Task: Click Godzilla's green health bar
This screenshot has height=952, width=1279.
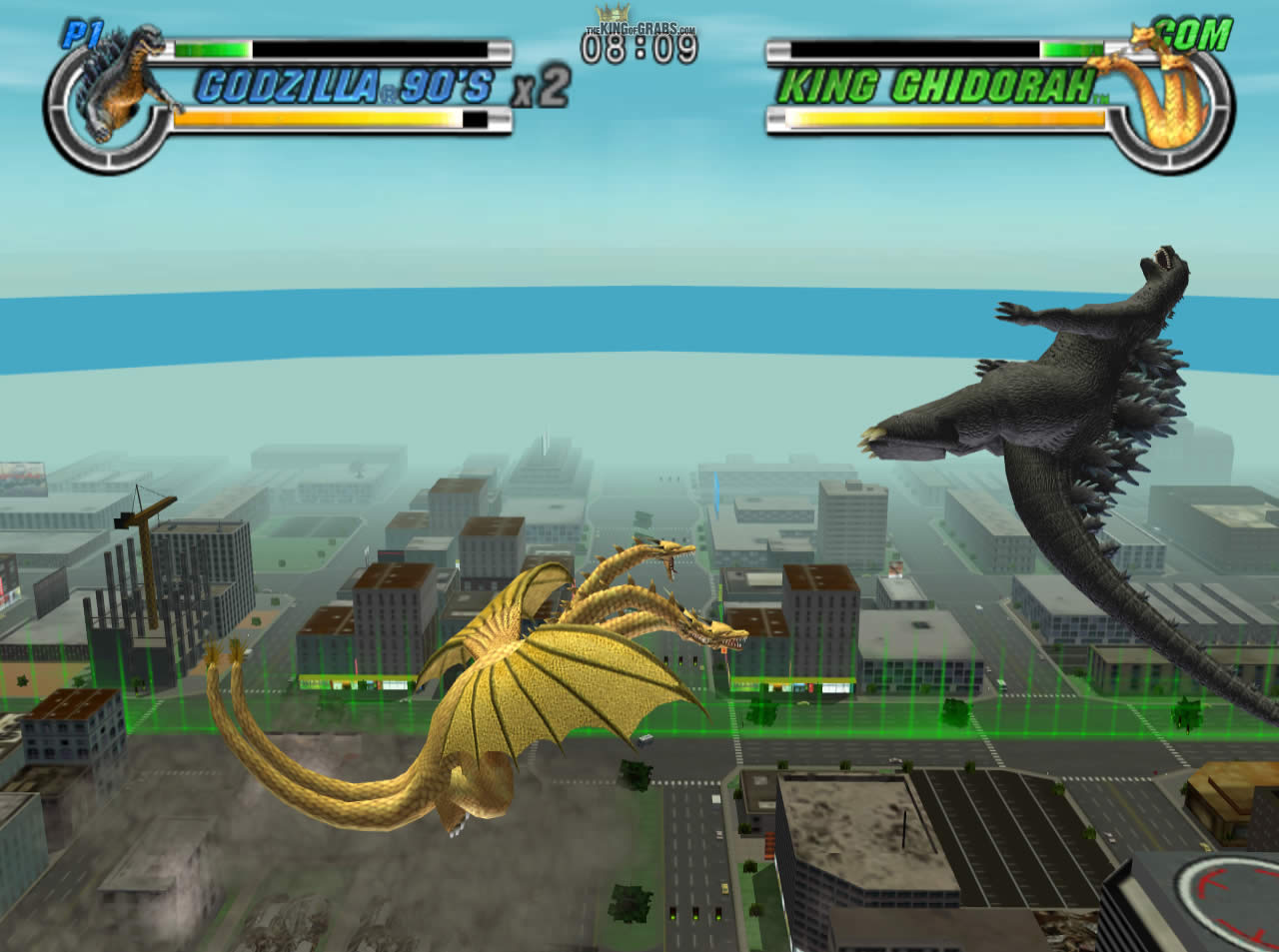Action: (x=210, y=46)
